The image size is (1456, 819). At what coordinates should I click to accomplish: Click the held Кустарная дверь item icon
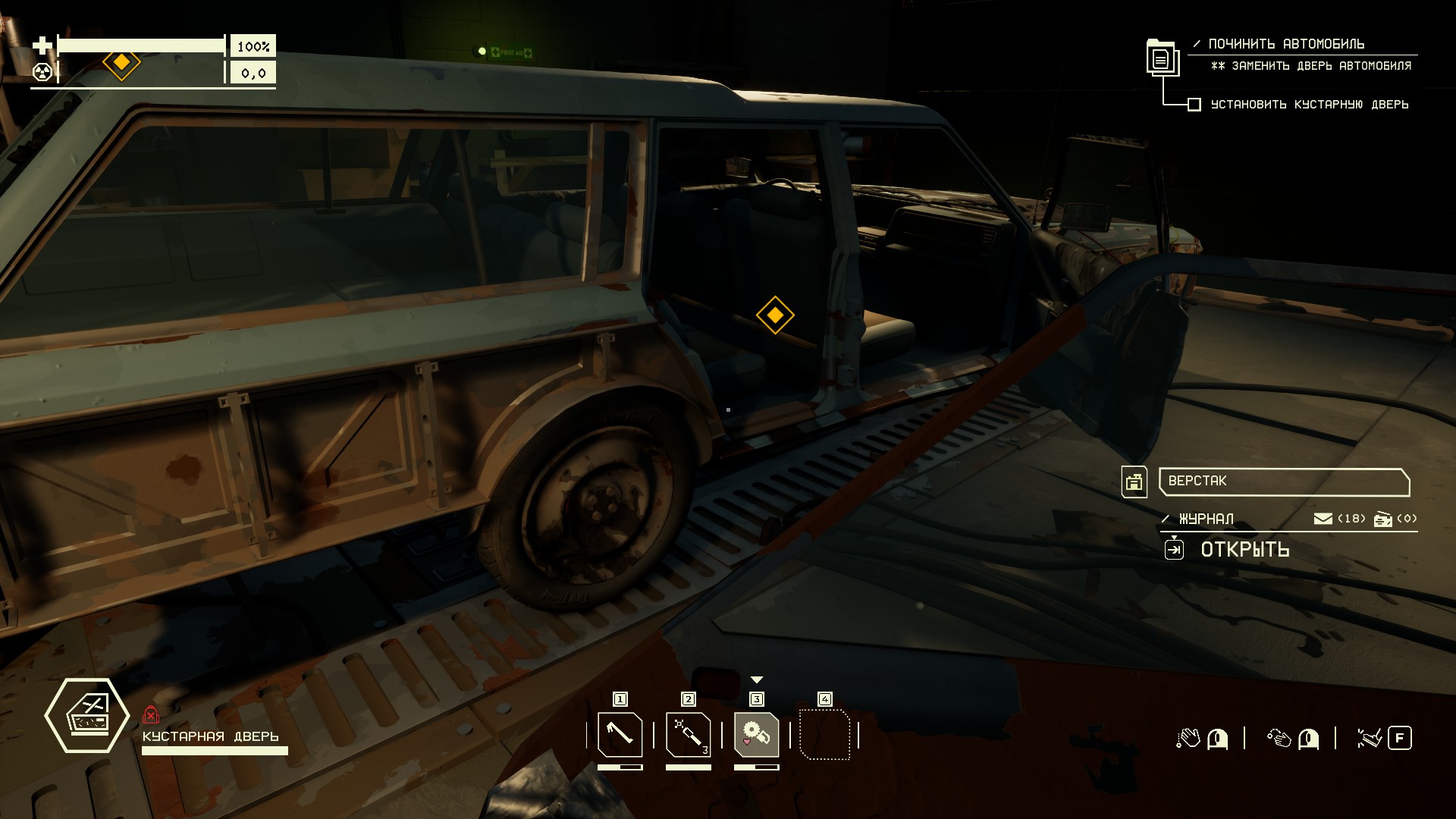coord(87,715)
